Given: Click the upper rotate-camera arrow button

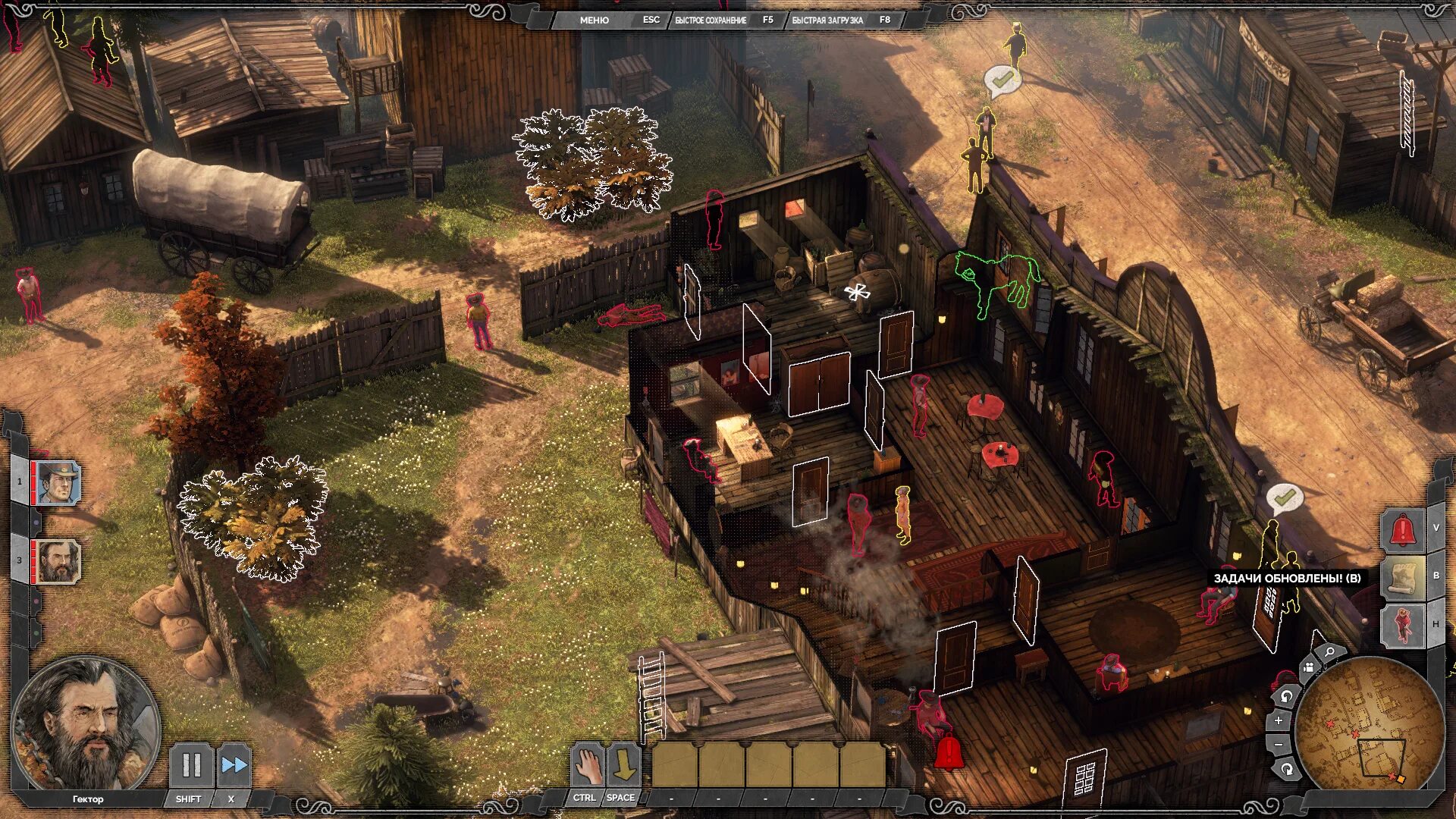Looking at the screenshot, I should click(x=1286, y=696).
